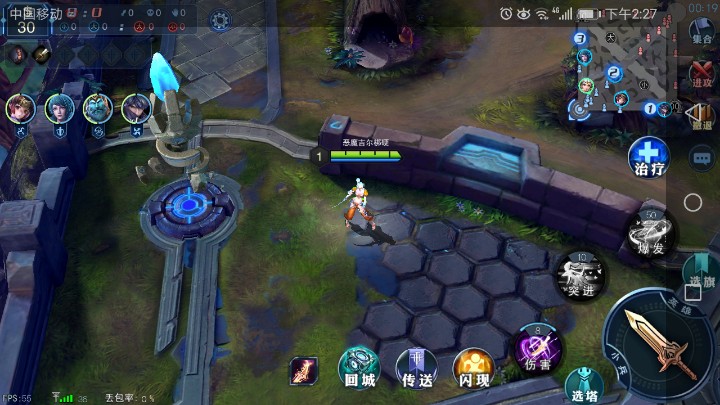Use the 爆发 burst skill

click(649, 233)
